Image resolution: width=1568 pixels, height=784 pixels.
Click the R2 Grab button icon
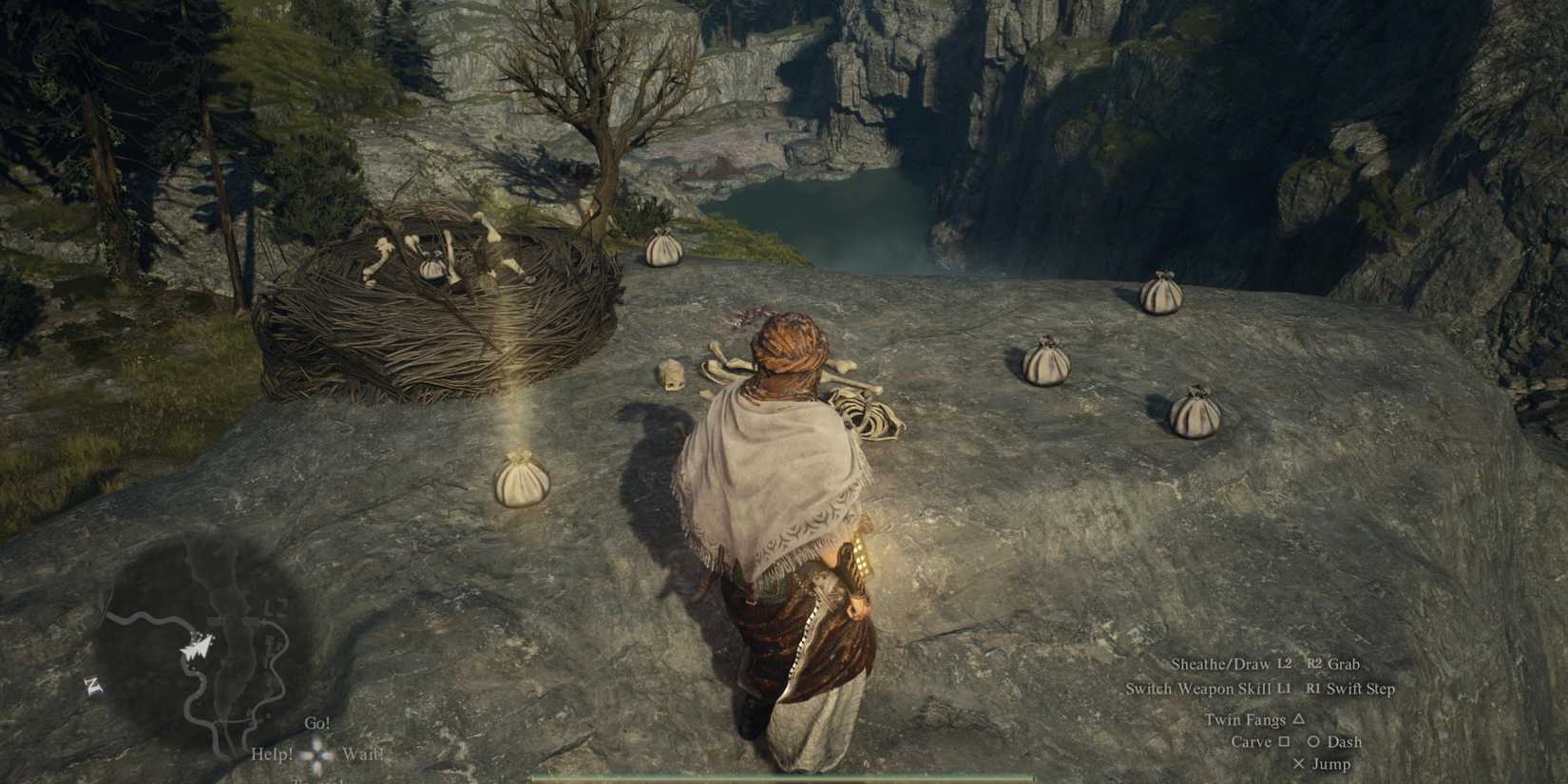[x=1315, y=664]
